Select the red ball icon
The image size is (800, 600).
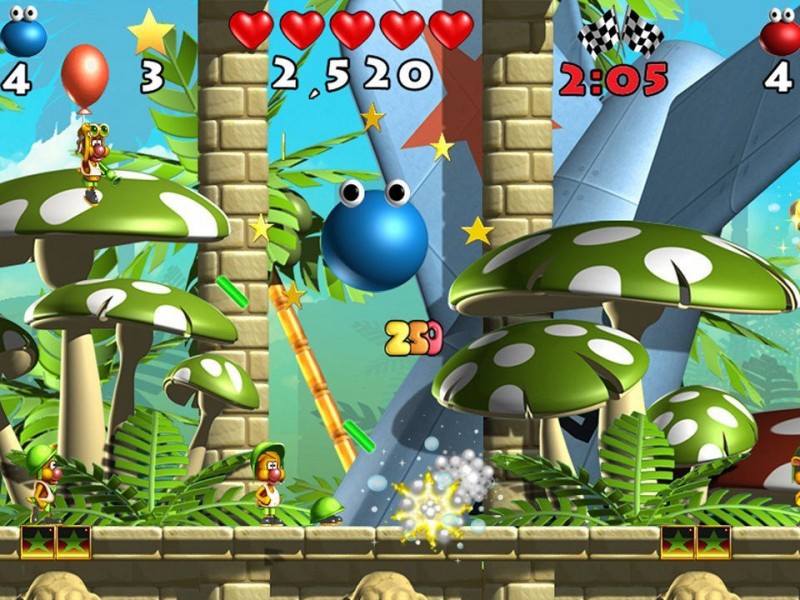click(780, 33)
